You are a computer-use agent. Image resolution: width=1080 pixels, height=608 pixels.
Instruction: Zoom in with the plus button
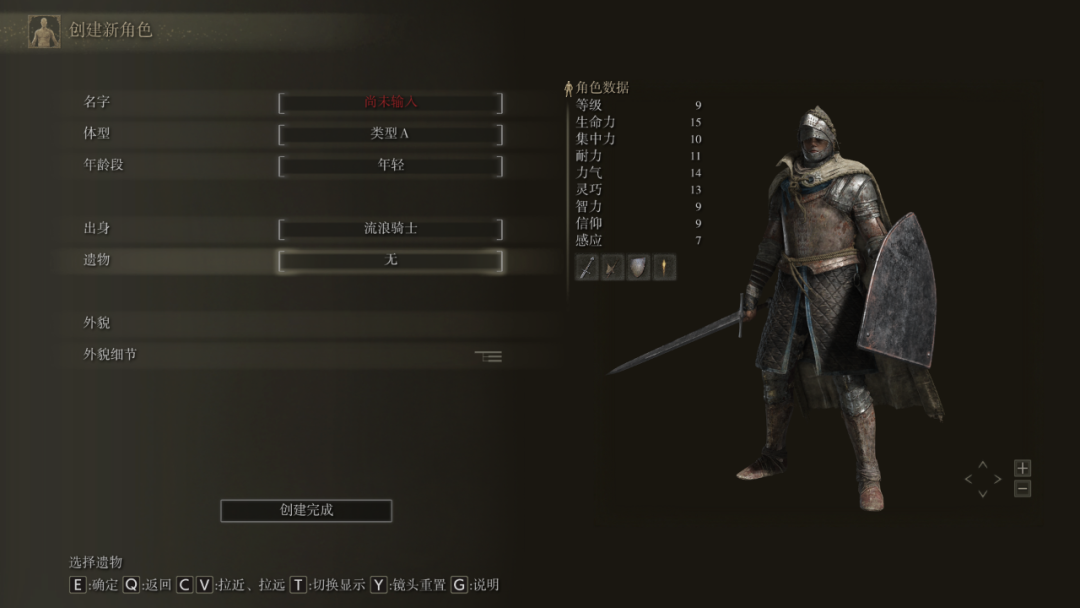(1022, 468)
